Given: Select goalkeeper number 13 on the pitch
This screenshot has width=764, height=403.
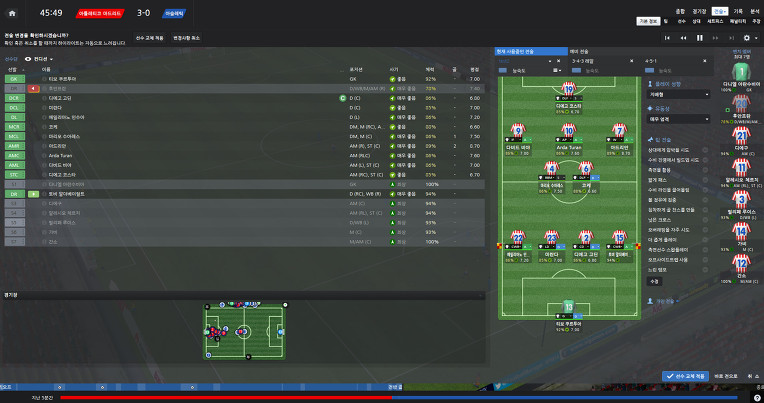Looking at the screenshot, I should [569, 308].
